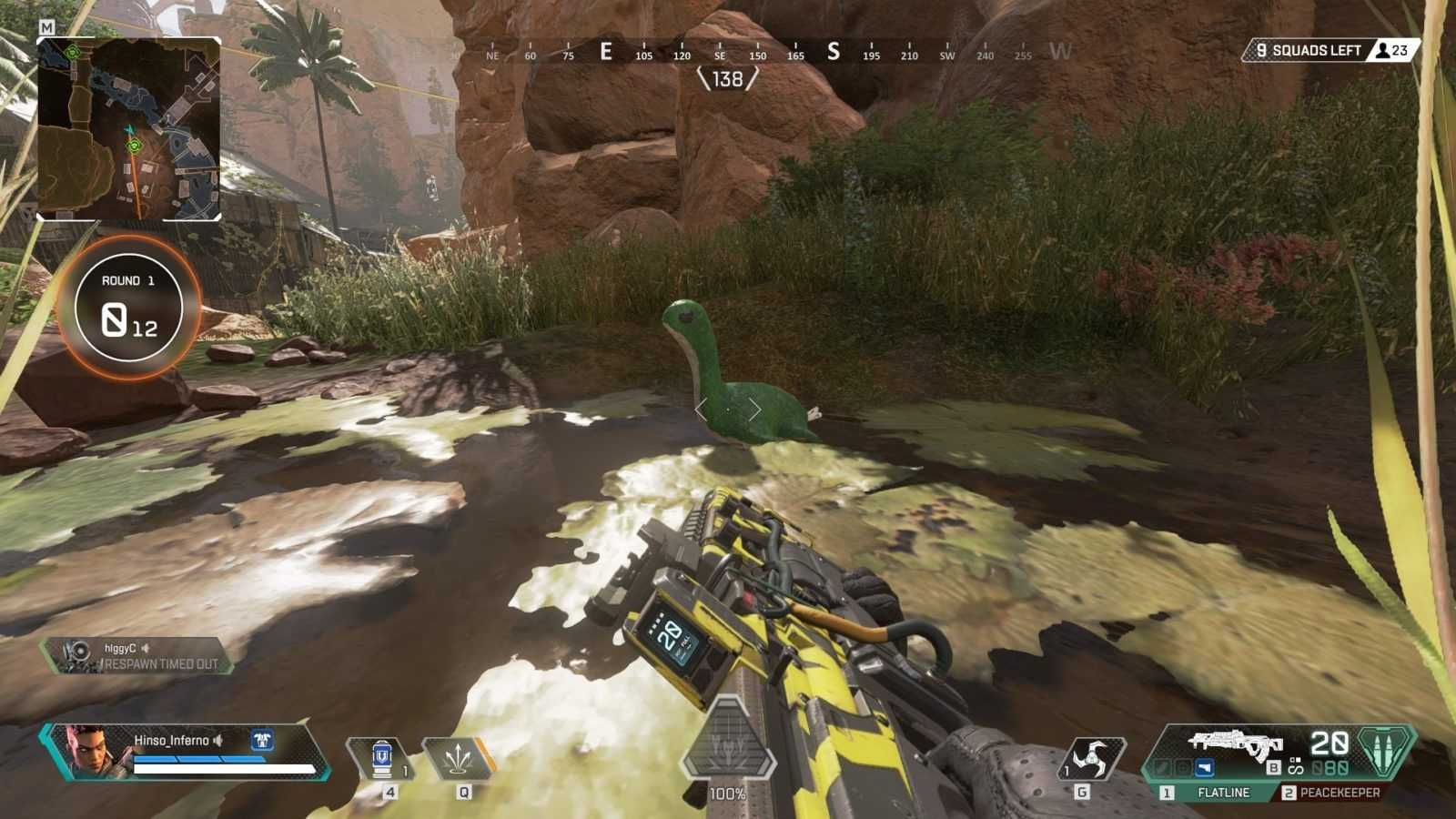Click the Hinso_Inferno legend portrait

(88, 752)
